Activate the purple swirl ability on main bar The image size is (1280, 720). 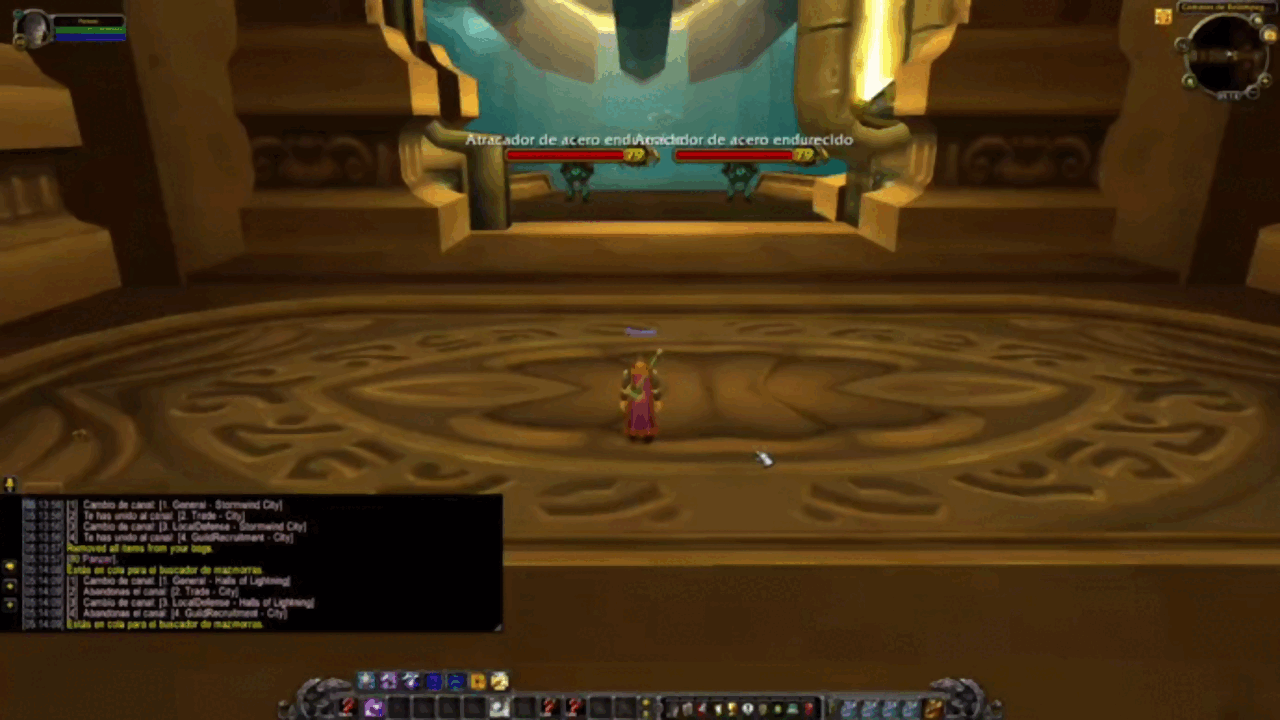click(374, 708)
